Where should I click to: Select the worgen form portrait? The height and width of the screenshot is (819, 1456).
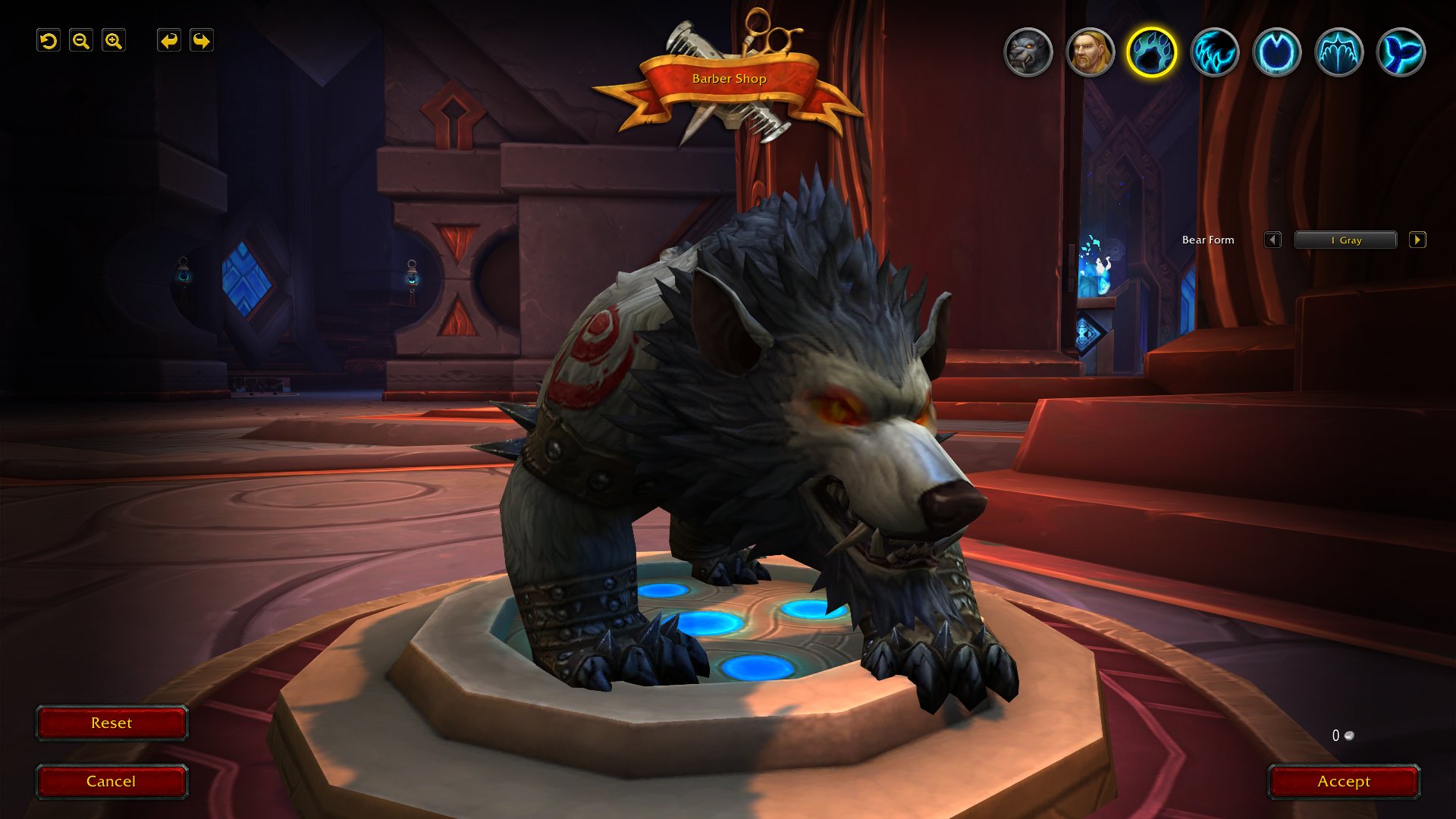pyautogui.click(x=1028, y=52)
